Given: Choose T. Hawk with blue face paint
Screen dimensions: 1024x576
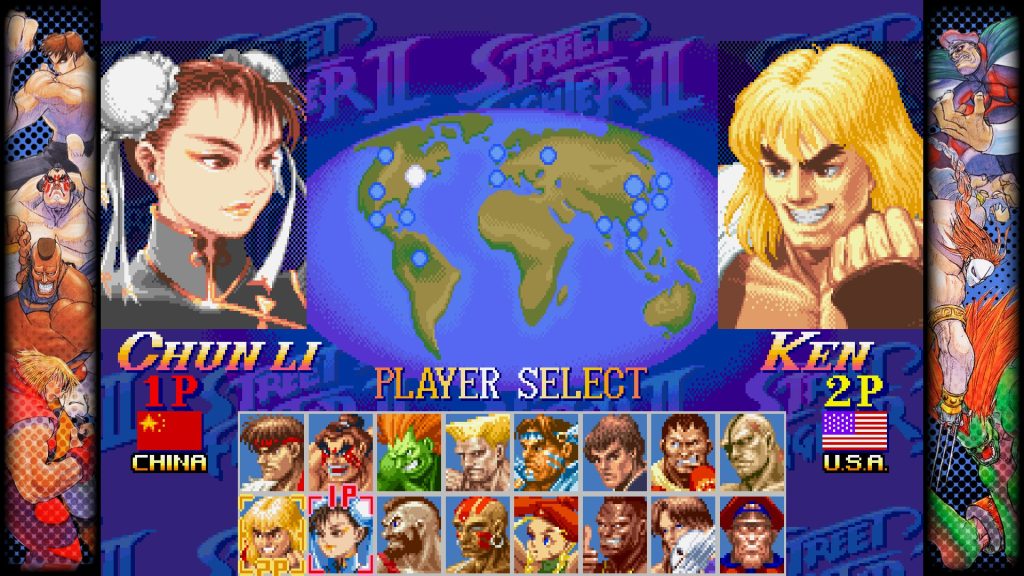Looking at the screenshot, I should click(547, 452).
